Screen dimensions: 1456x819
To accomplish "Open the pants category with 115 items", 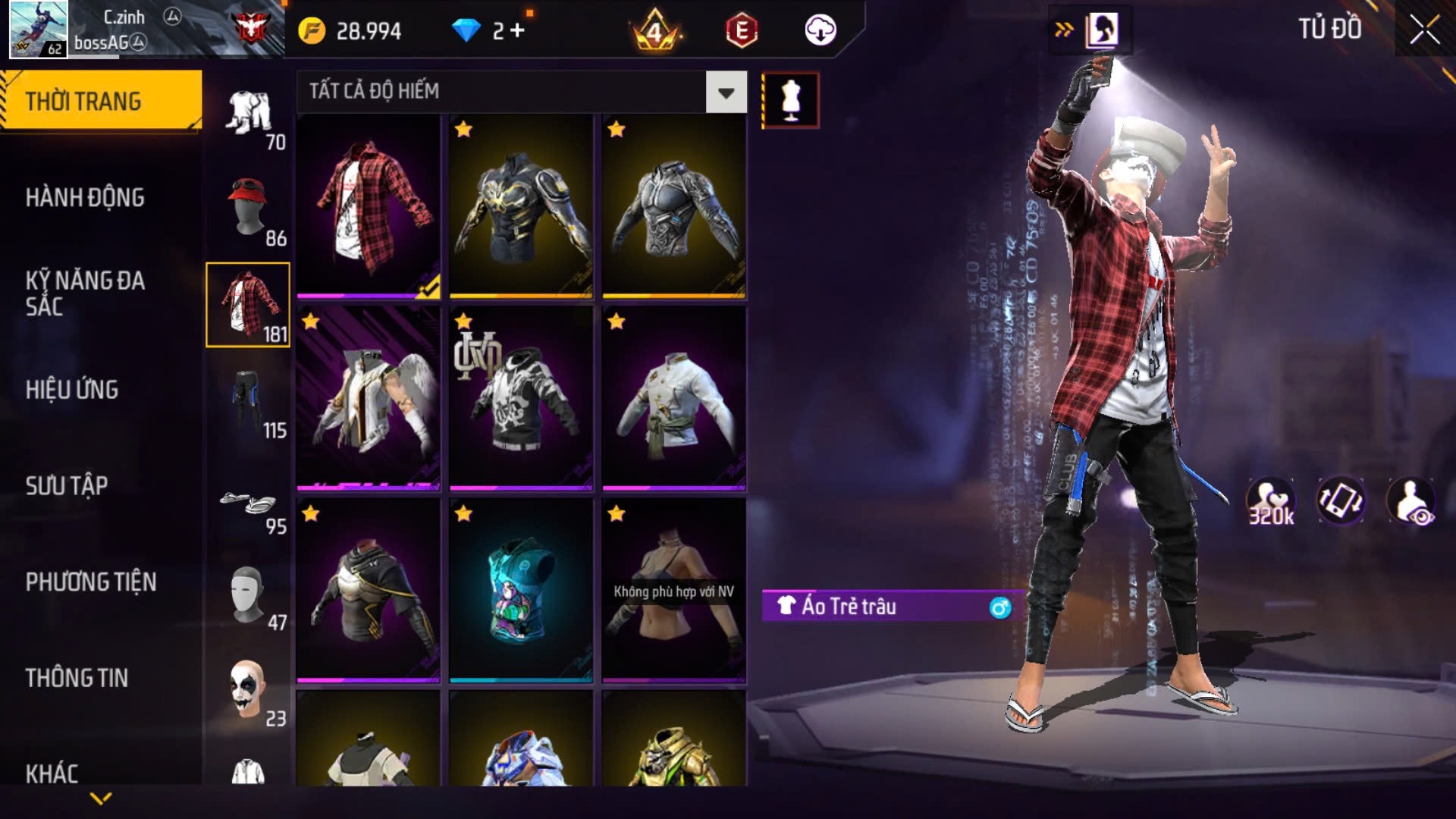I will (x=248, y=401).
